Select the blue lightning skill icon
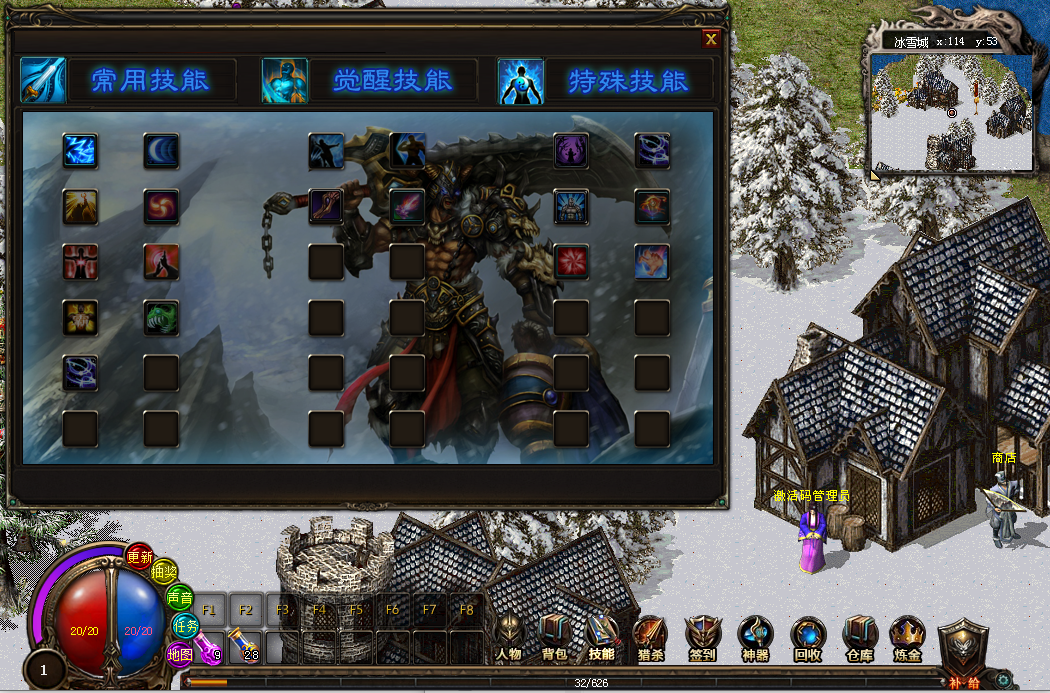Screen dimensions: 1050x693 79,151
